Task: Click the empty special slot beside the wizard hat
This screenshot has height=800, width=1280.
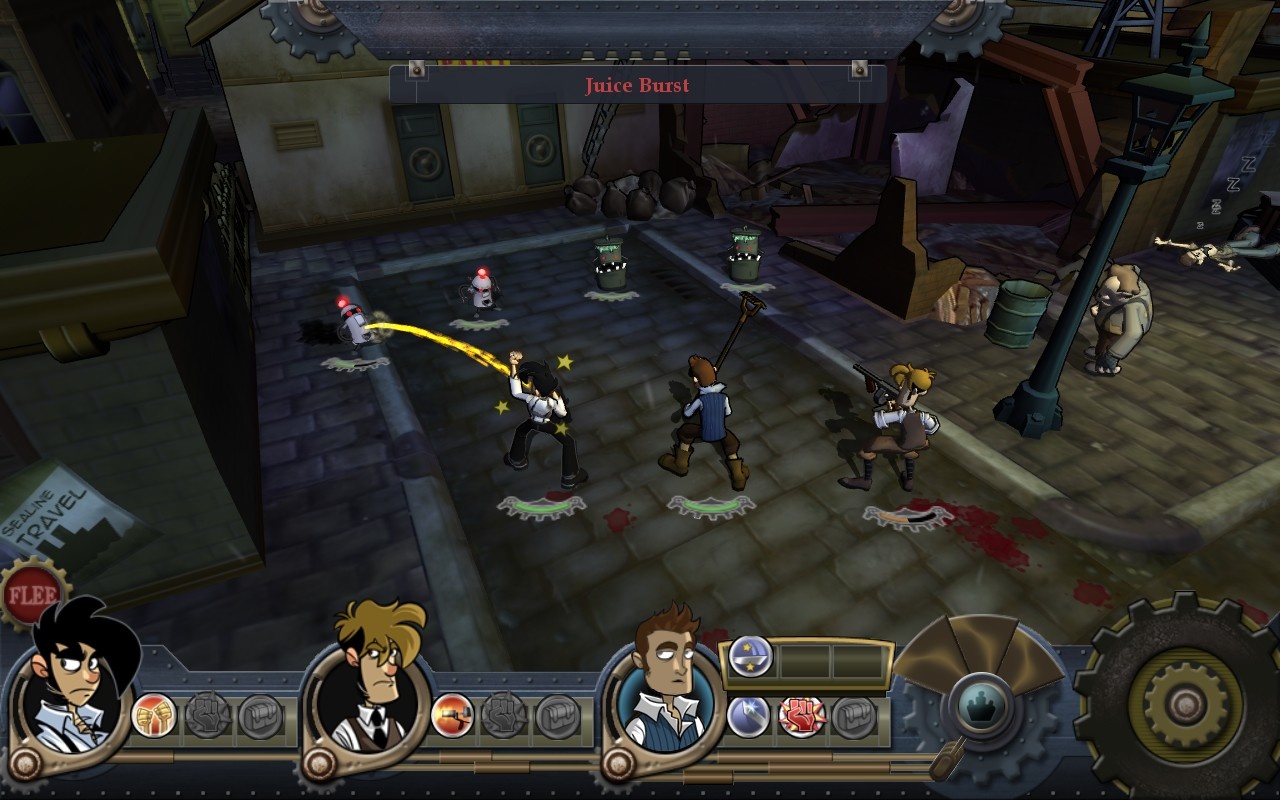Action: [805, 659]
